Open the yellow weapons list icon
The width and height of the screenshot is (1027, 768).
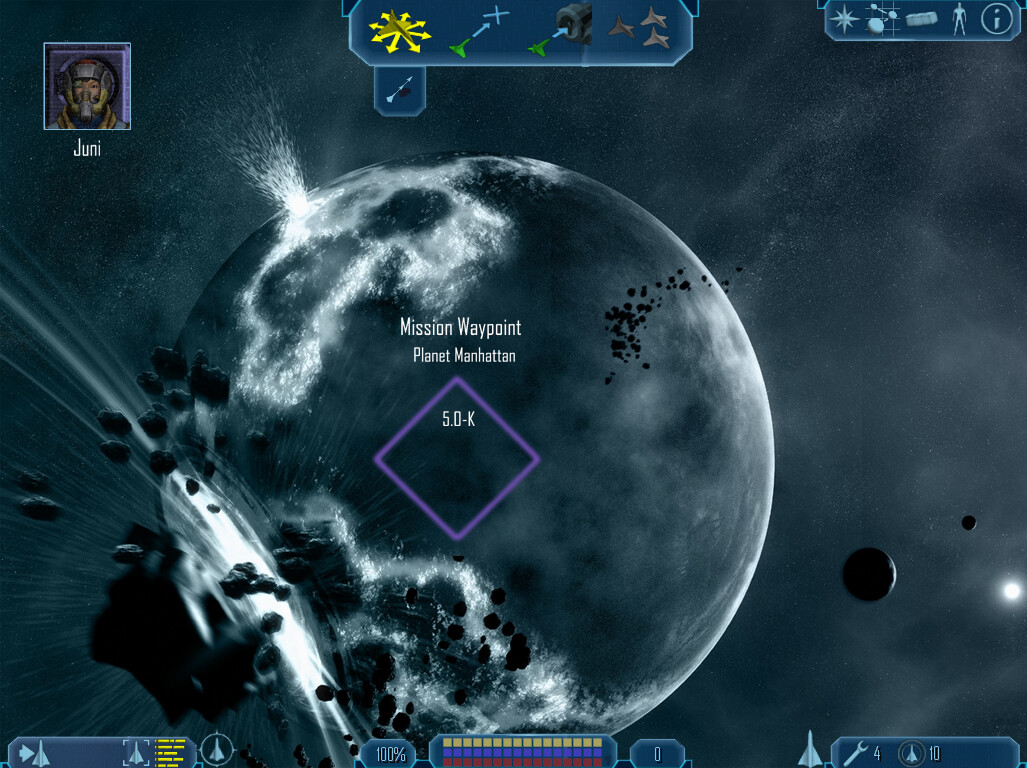[172, 752]
